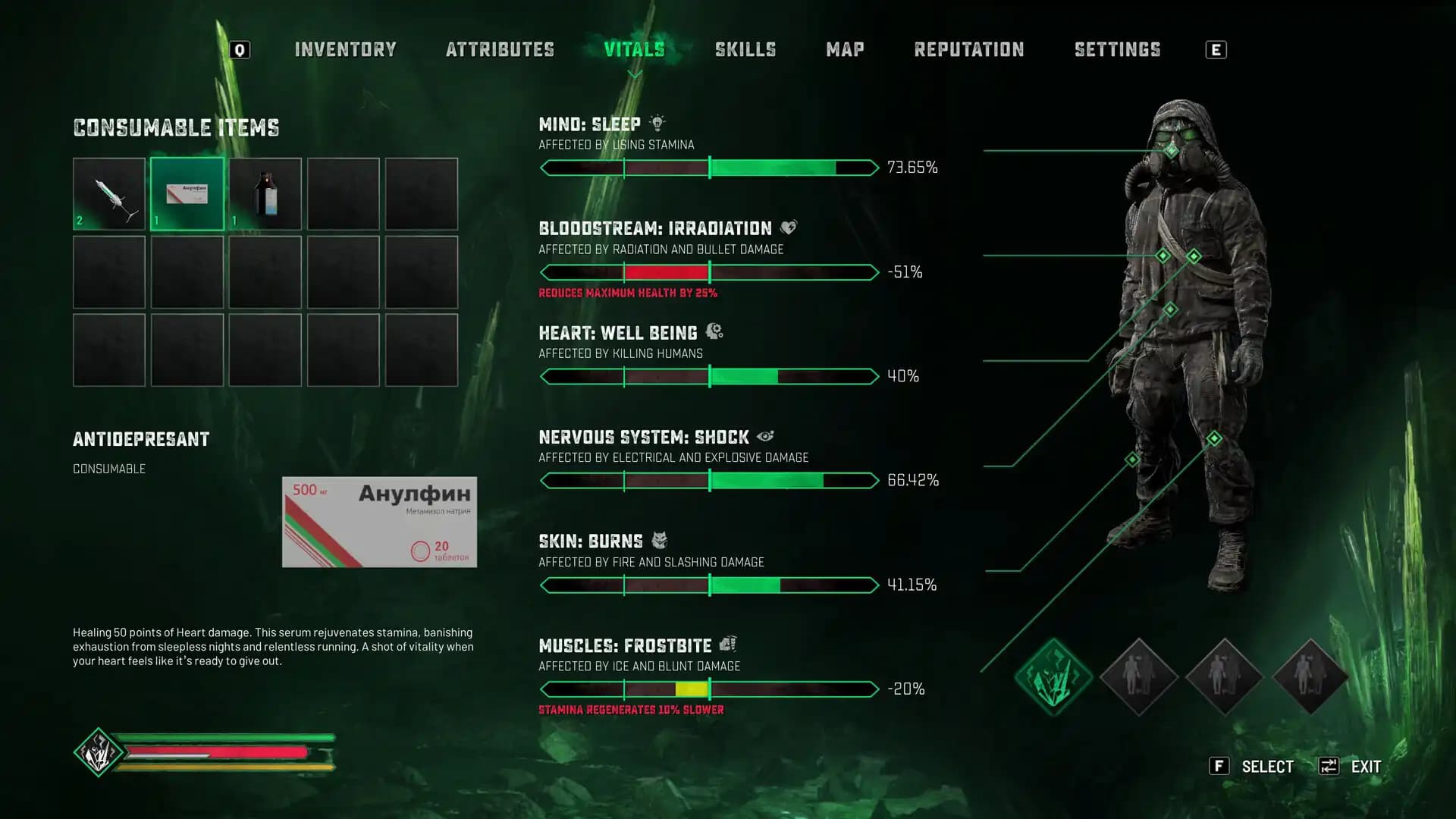Click the E shortcut key icon in the header
This screenshot has width=1456, height=819.
coord(1216,49)
